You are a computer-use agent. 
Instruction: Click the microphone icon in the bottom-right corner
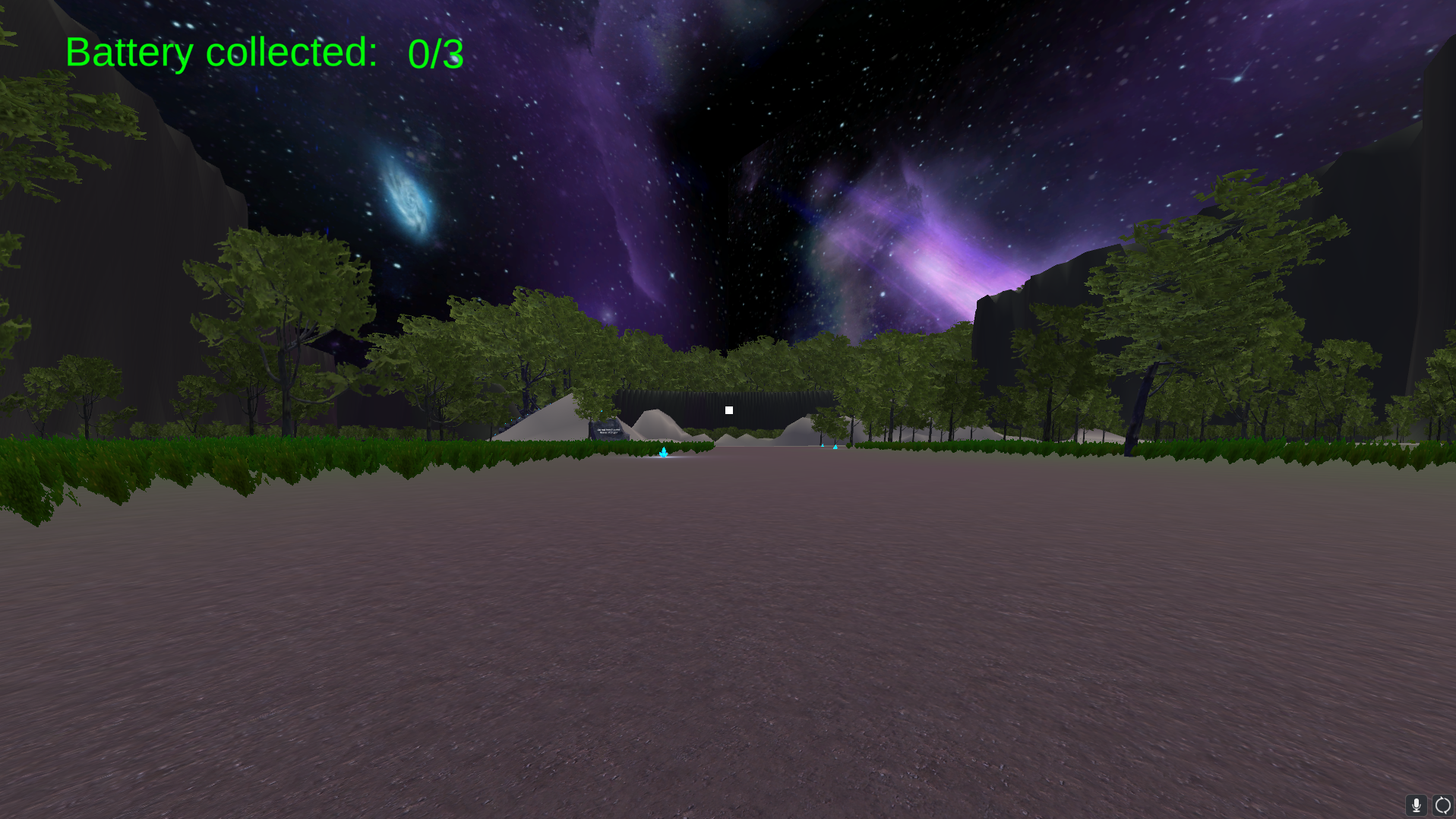point(1417,805)
